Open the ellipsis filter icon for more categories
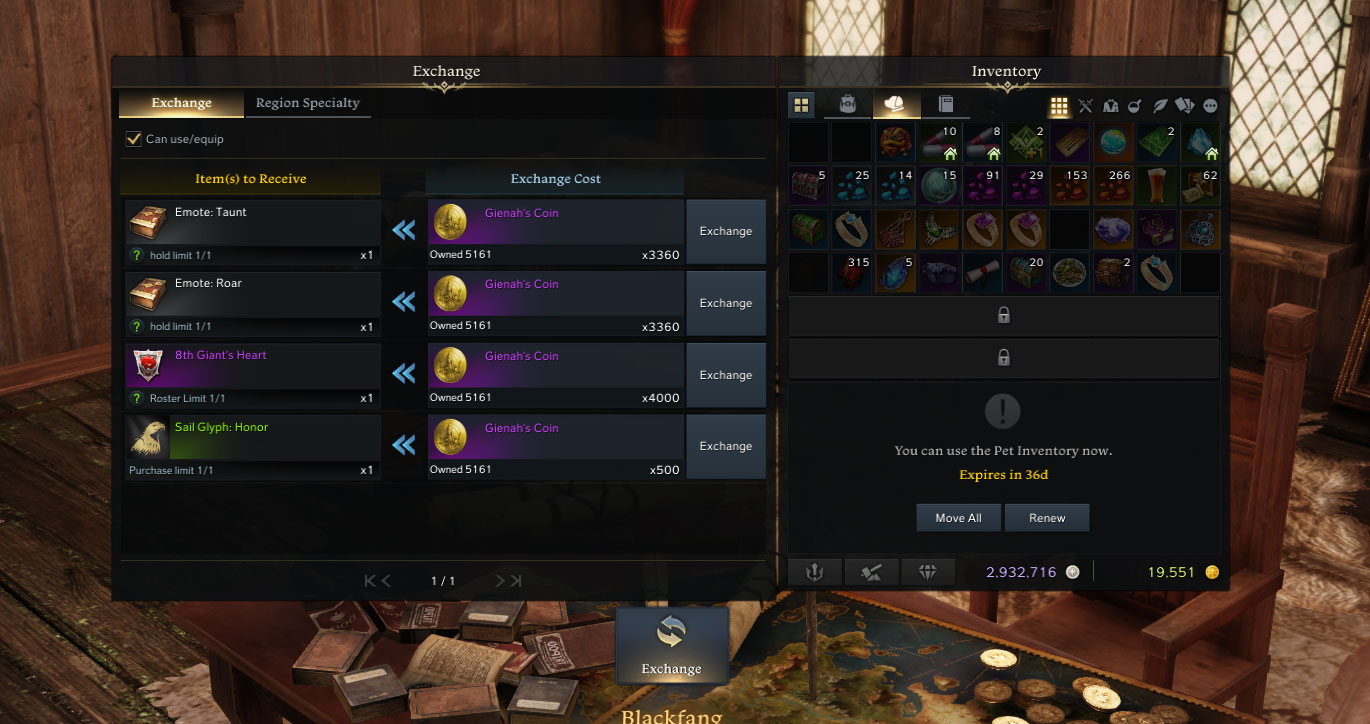 tap(1211, 105)
